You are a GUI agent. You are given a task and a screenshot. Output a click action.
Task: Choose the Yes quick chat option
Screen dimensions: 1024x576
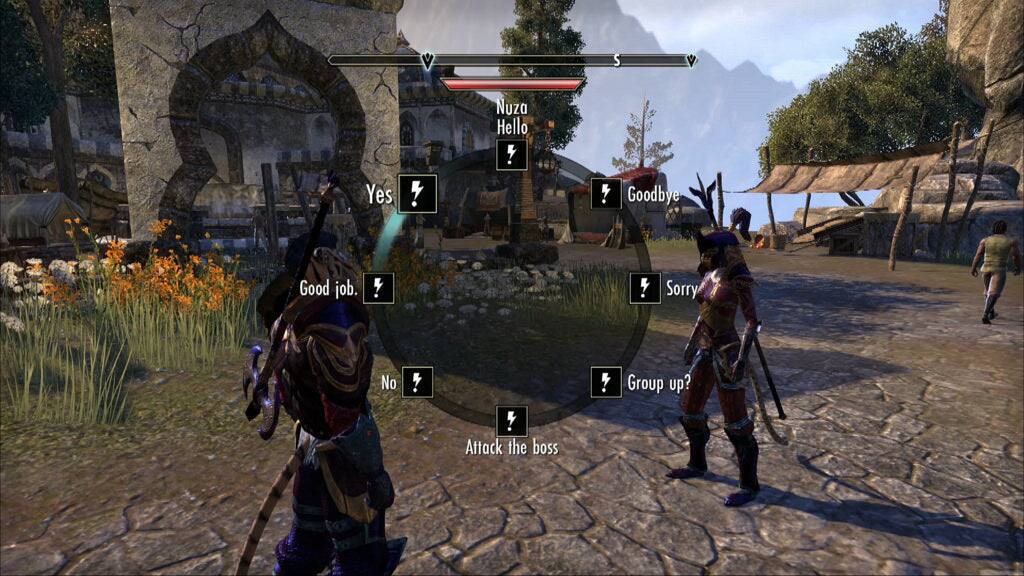416,193
